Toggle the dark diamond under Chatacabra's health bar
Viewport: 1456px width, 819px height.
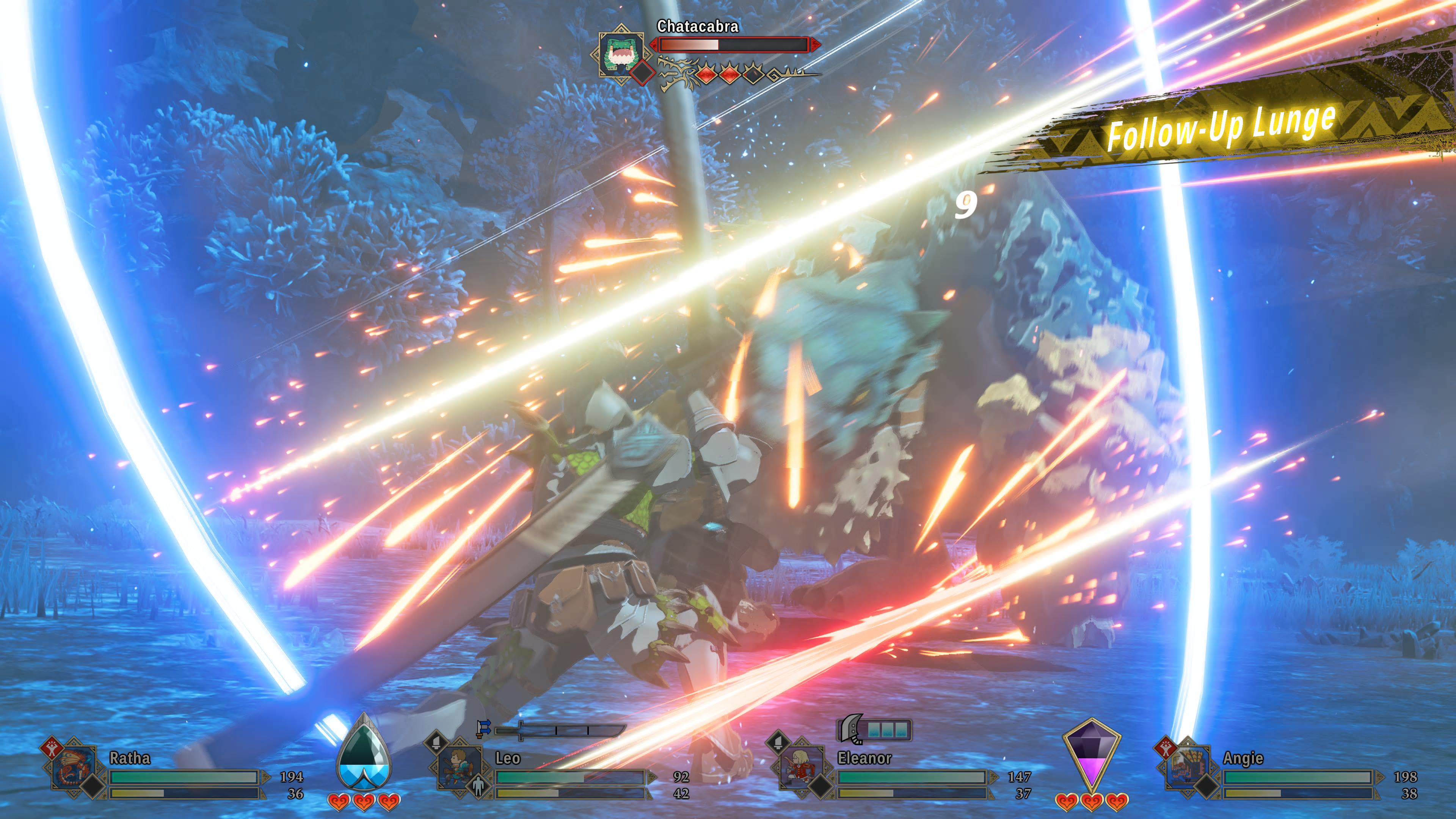point(642,73)
